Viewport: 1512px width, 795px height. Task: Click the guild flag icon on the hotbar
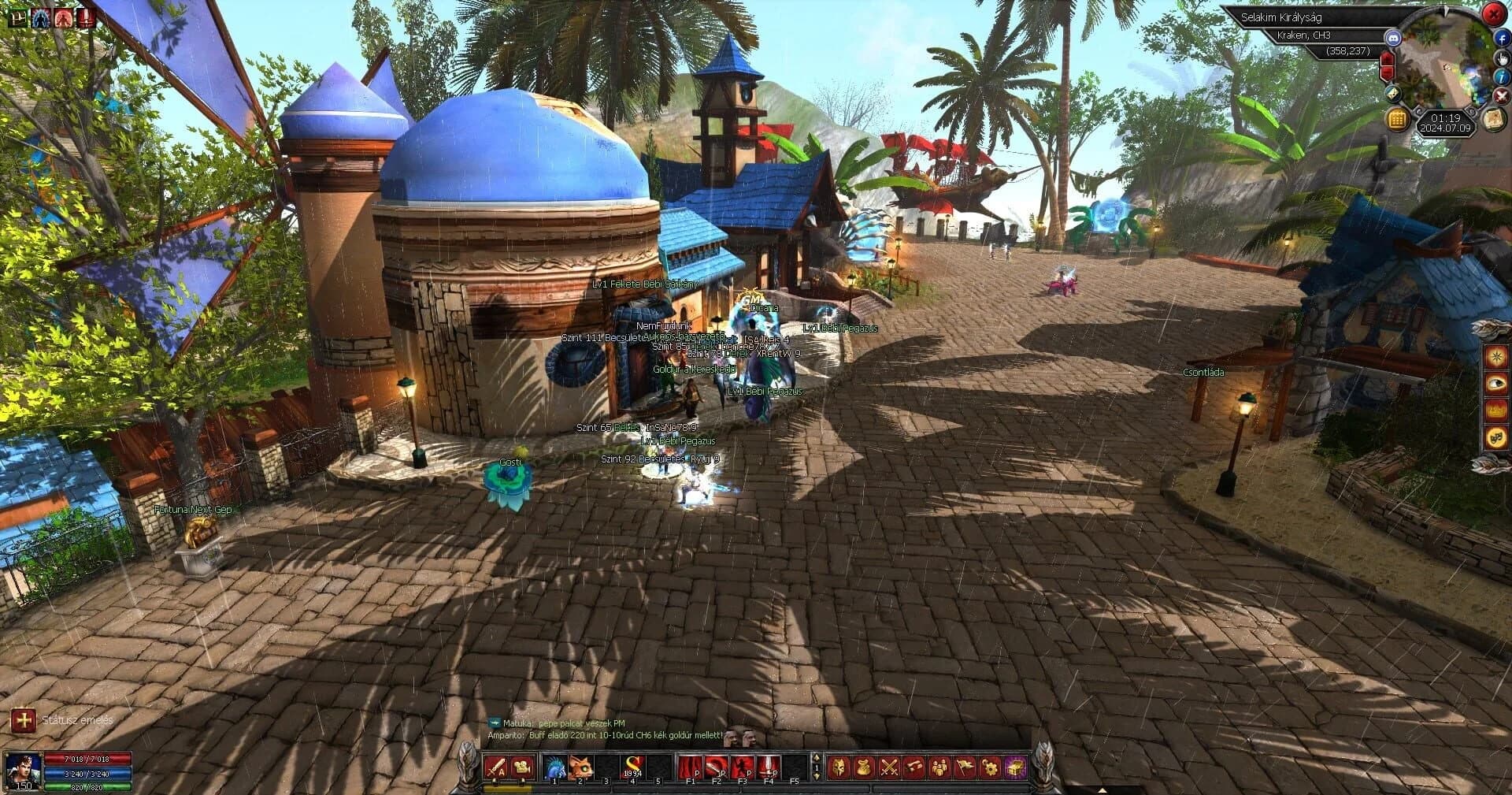pyautogui.click(x=964, y=766)
